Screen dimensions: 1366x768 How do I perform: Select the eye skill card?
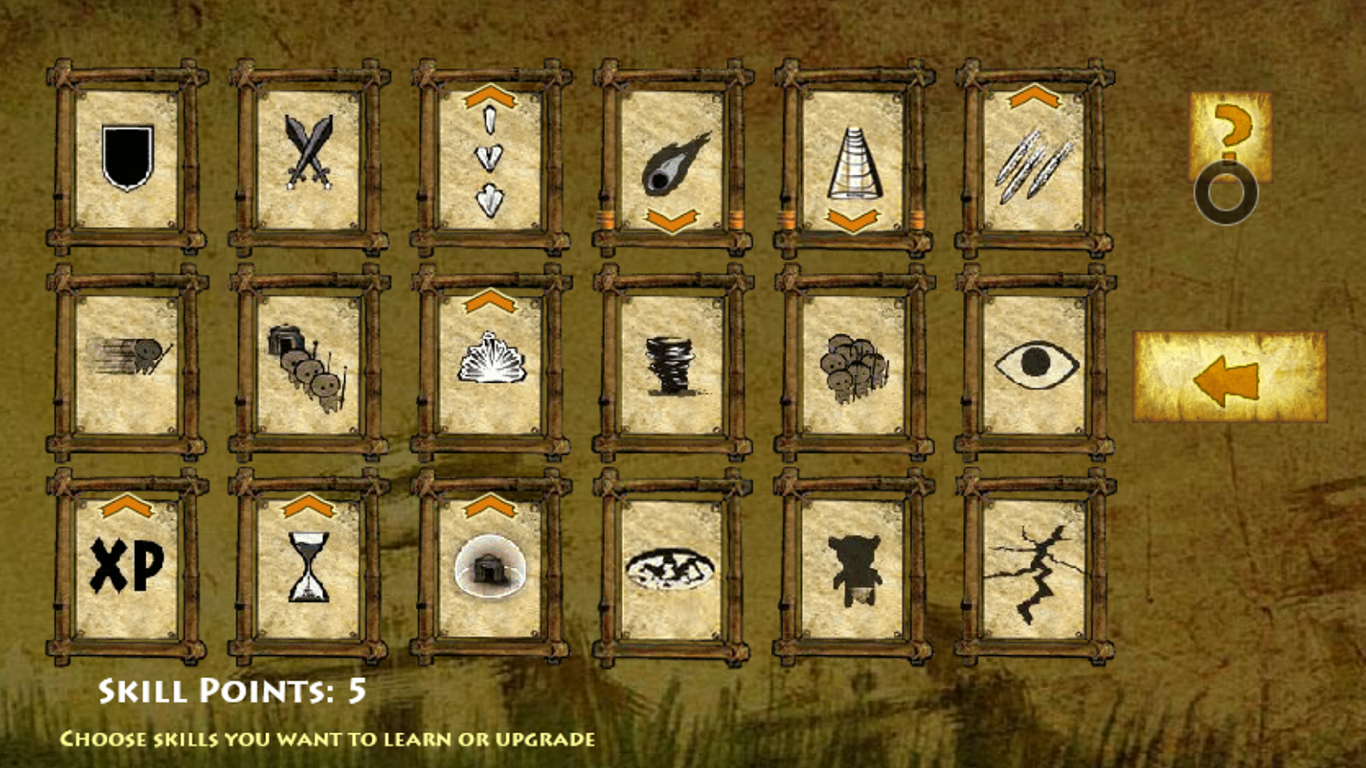pyautogui.click(x=1034, y=362)
